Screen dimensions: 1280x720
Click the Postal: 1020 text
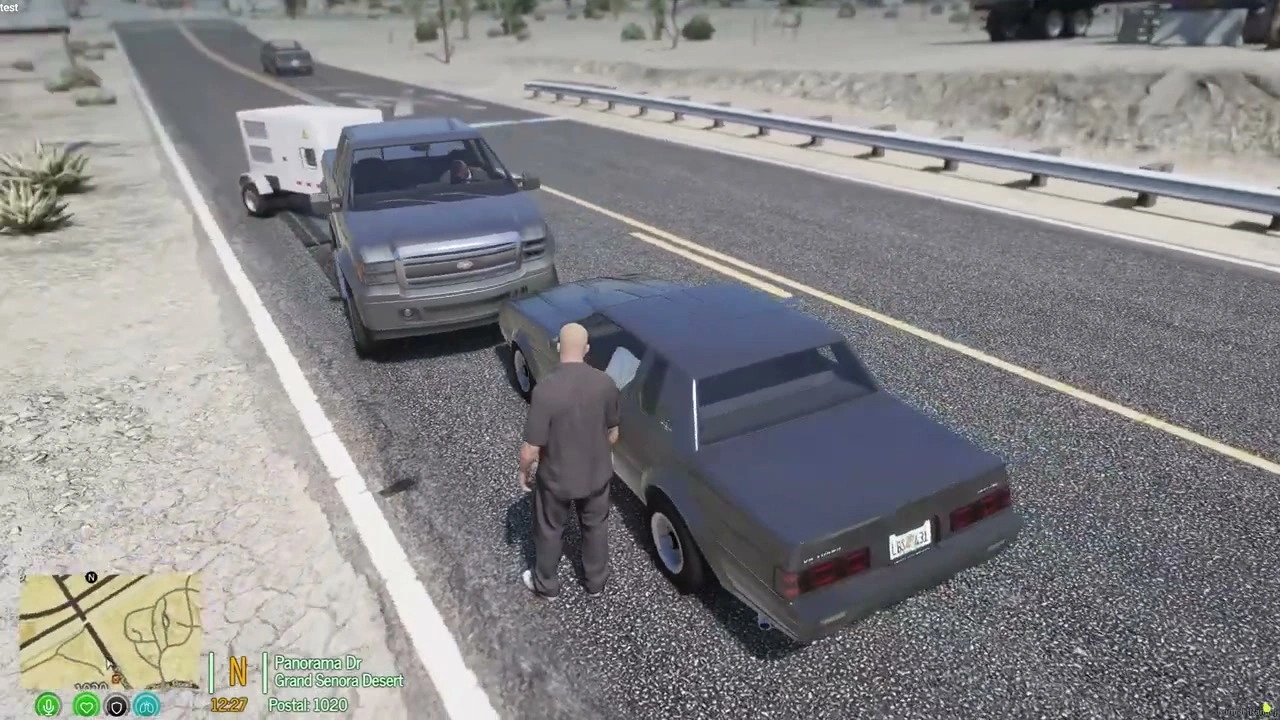tap(307, 705)
